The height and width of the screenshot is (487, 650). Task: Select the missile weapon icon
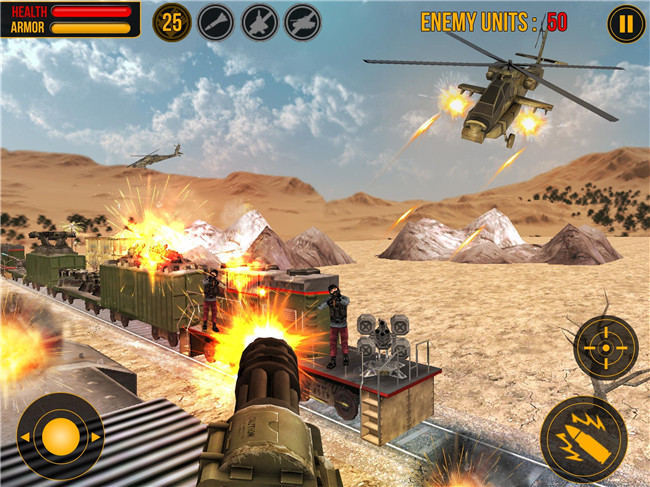pos(216,22)
